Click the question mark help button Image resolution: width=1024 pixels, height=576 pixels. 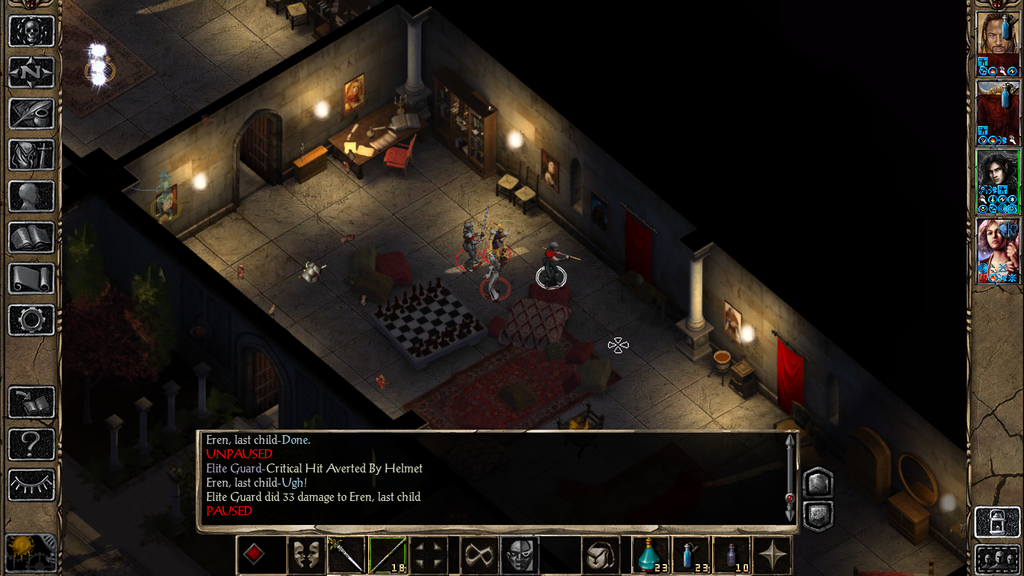coord(31,443)
